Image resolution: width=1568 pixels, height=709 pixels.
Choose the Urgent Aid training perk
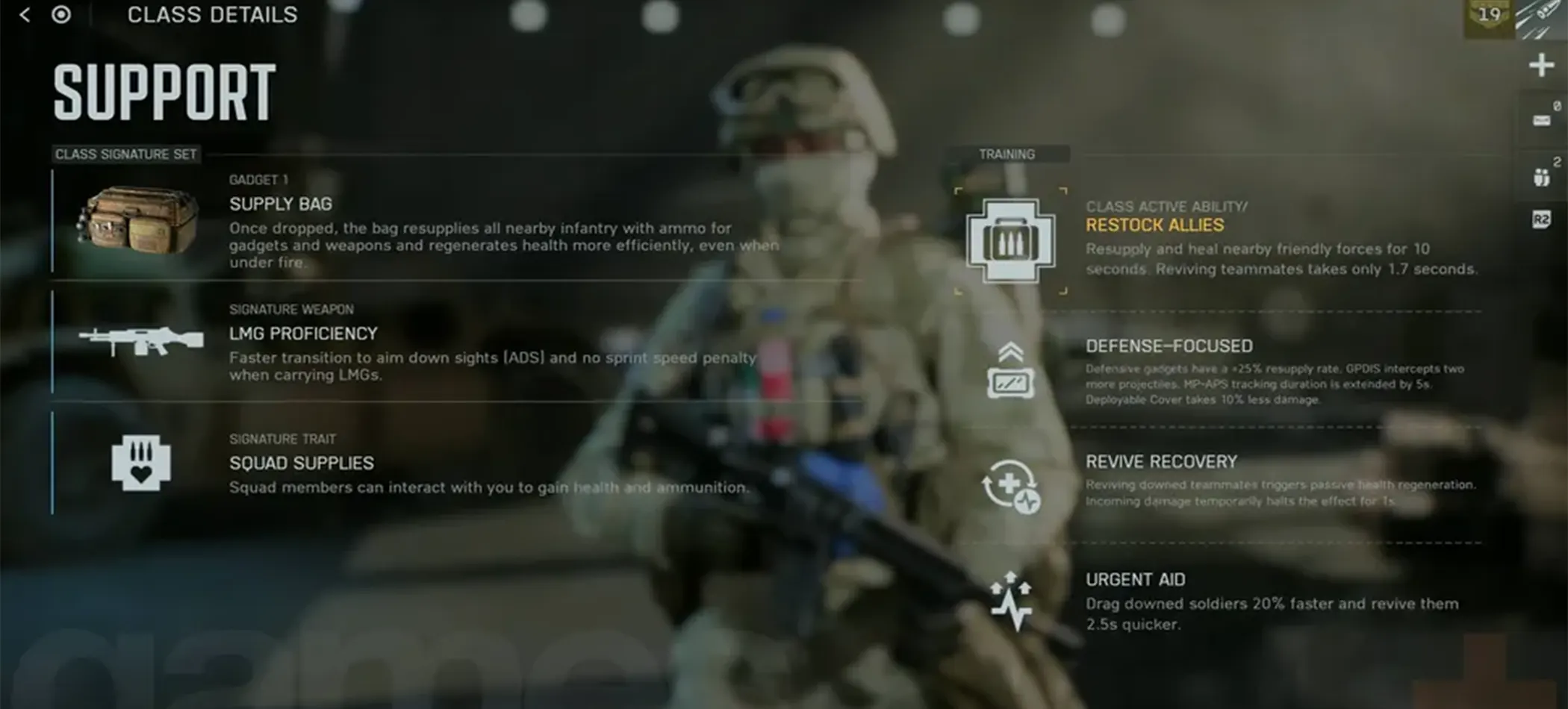click(1135, 580)
